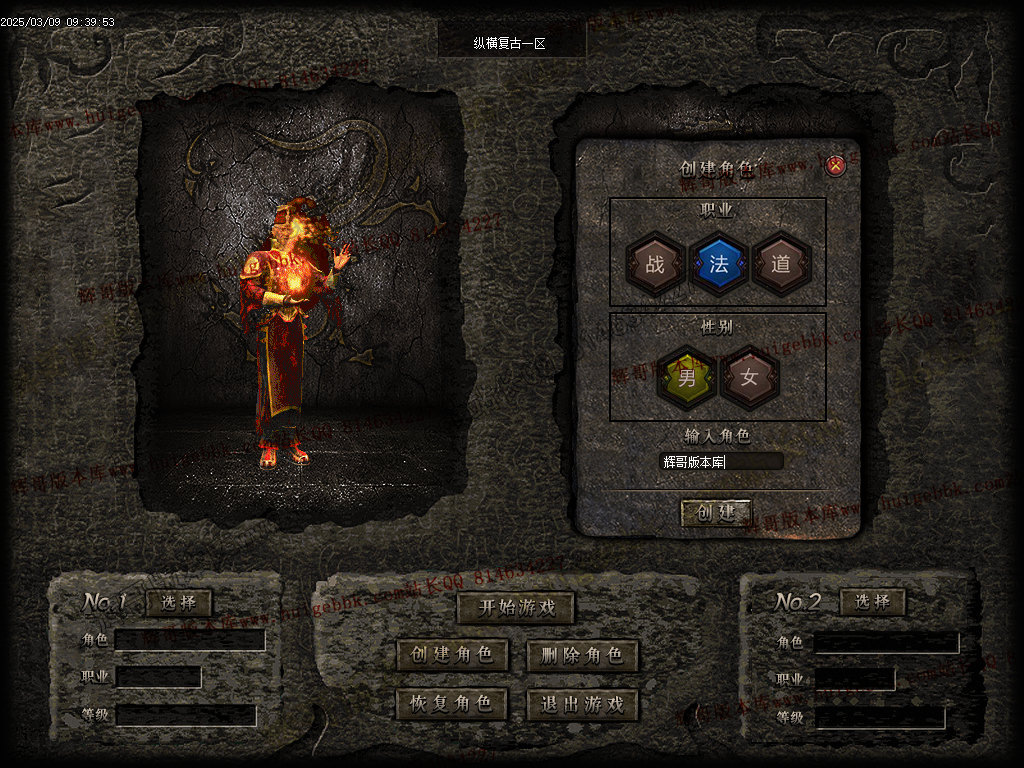Screen dimensions: 1024x768
Task: Open 创建角色 create character
Action: coord(452,655)
